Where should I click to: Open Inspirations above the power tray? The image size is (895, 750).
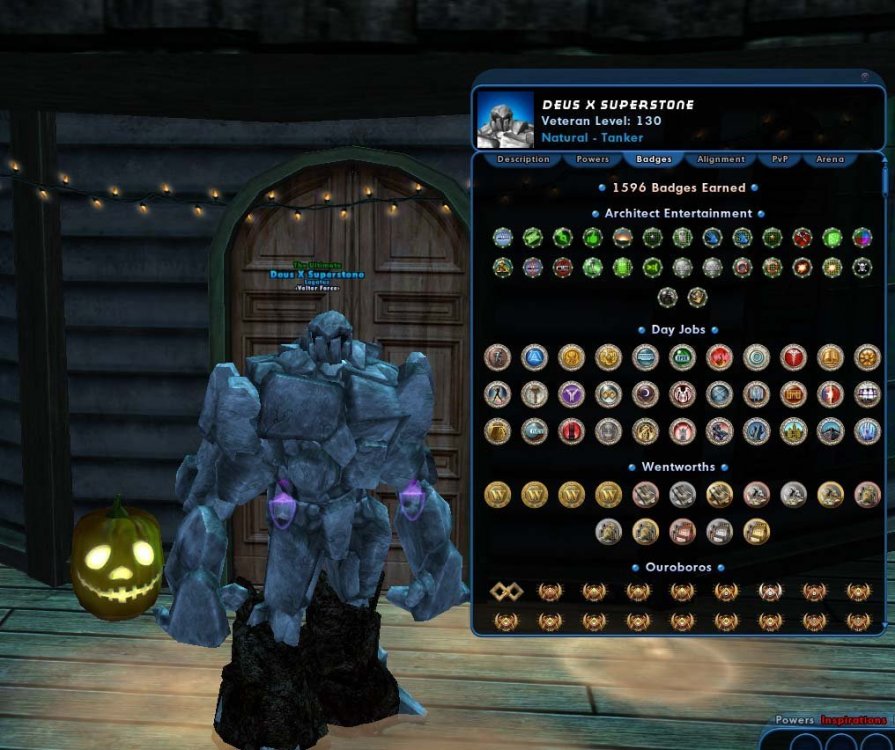point(854,720)
